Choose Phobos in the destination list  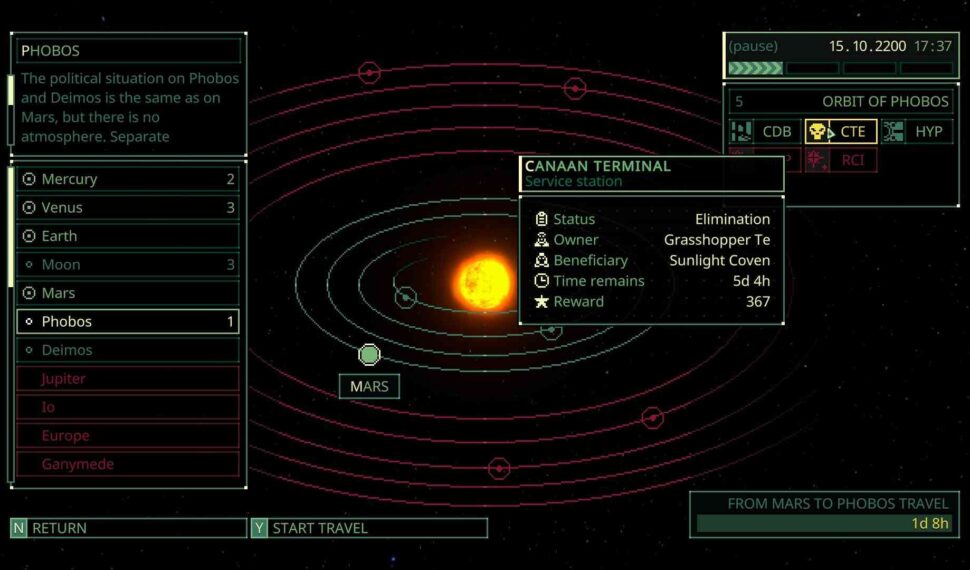(128, 322)
